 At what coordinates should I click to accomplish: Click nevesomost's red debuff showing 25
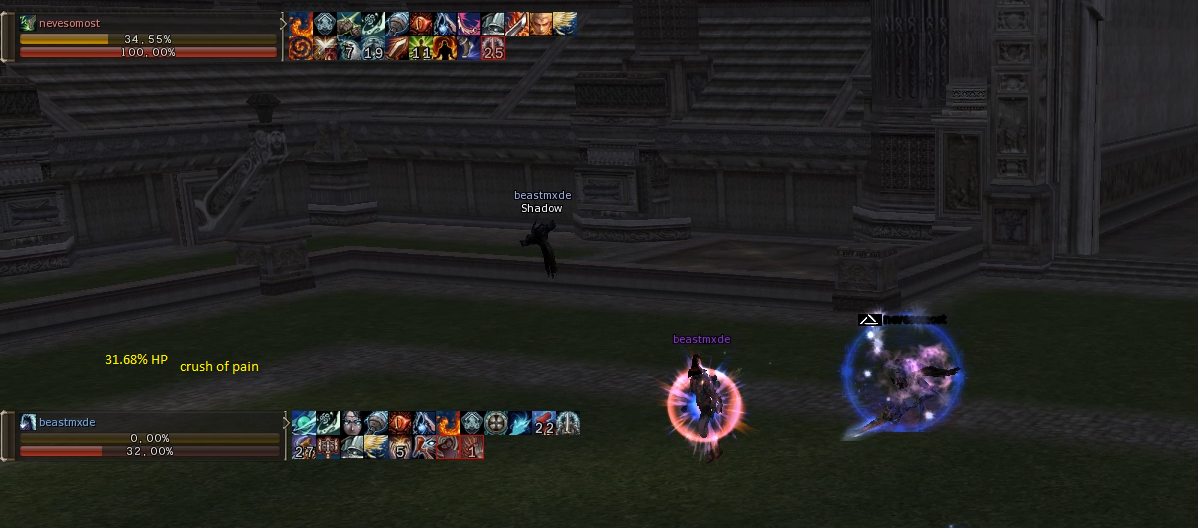point(493,48)
